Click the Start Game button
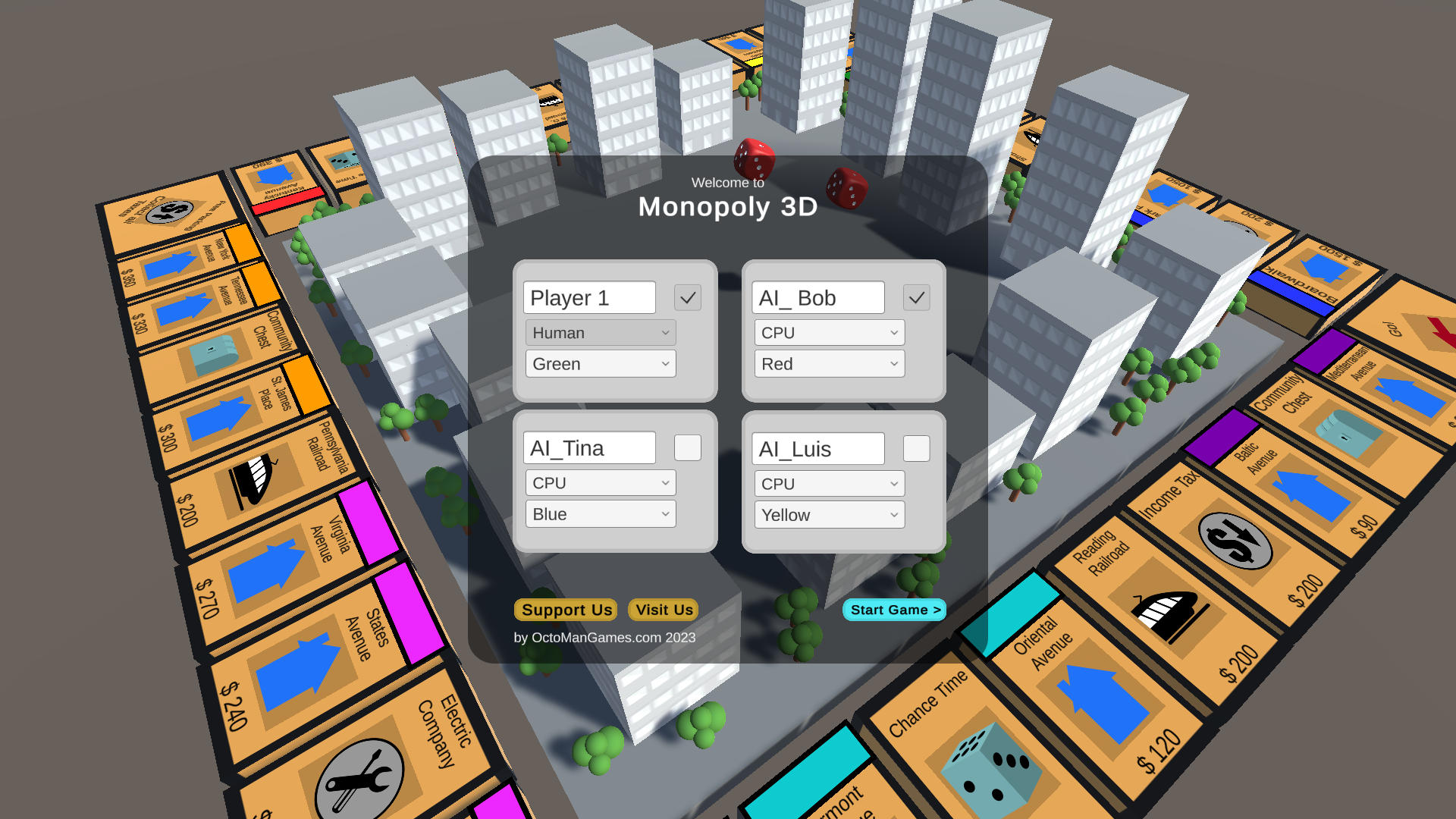Viewport: 1456px width, 819px height. 895,610
